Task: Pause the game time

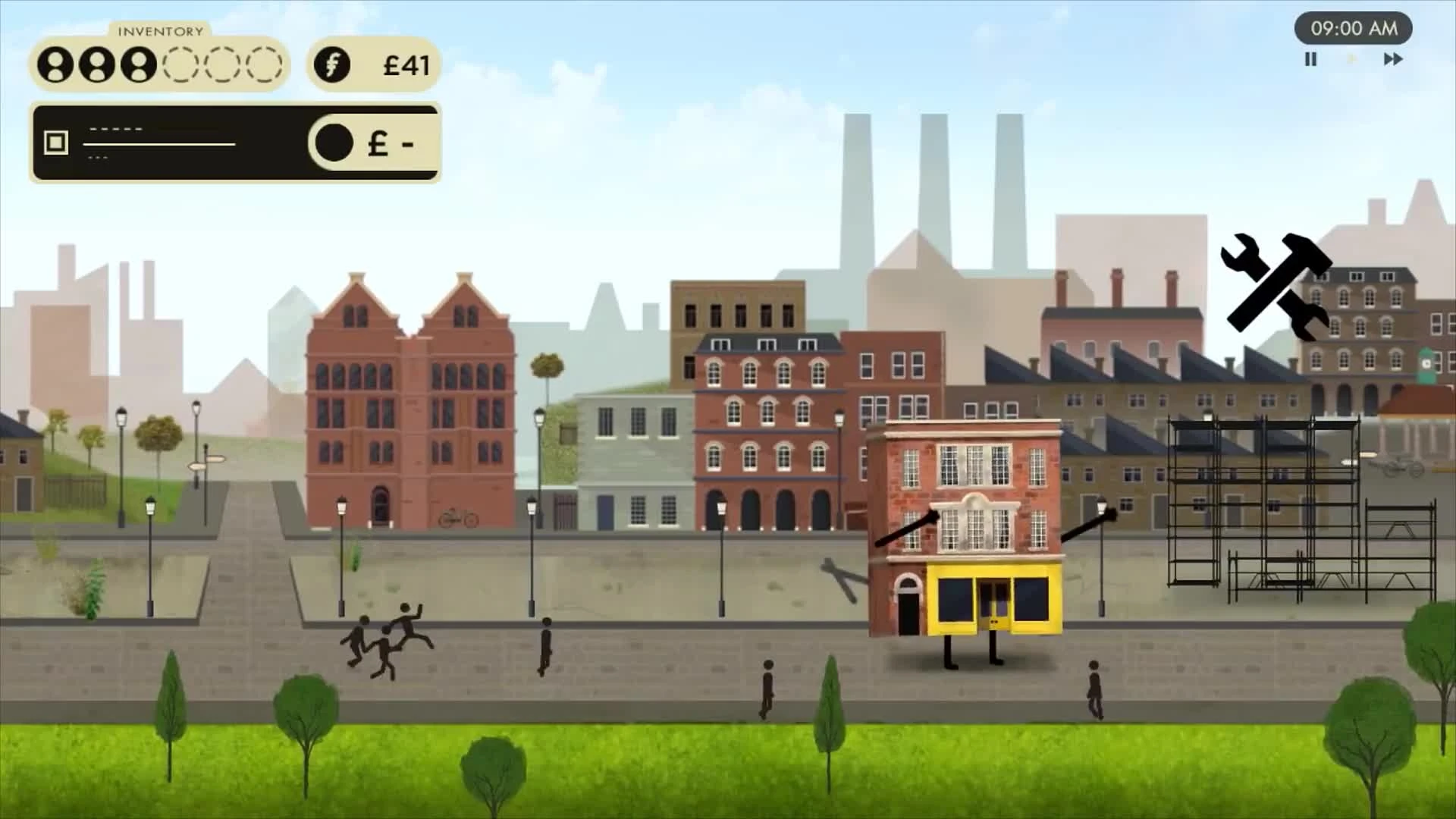Action: [1310, 59]
